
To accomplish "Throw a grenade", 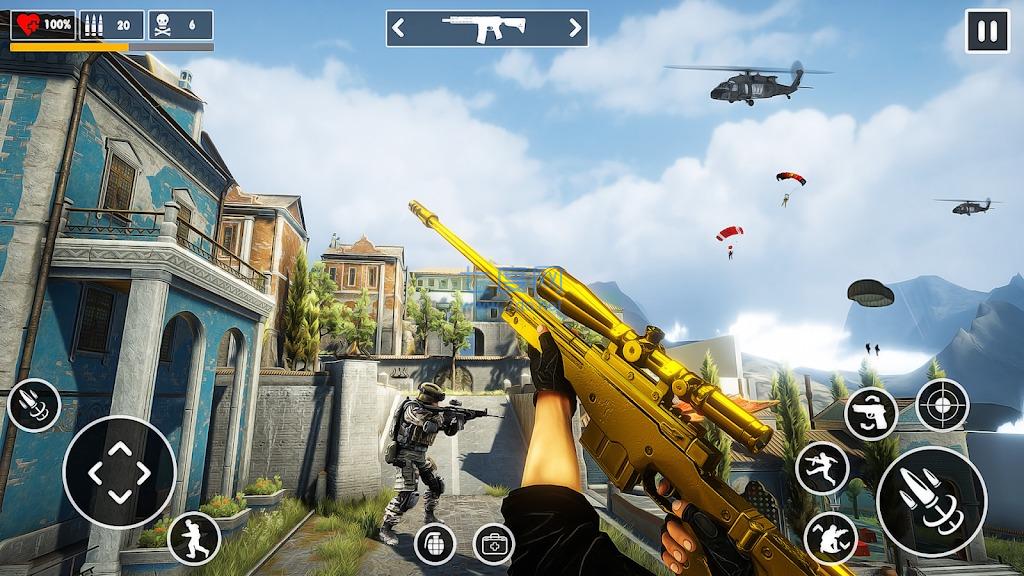I will click(435, 543).
